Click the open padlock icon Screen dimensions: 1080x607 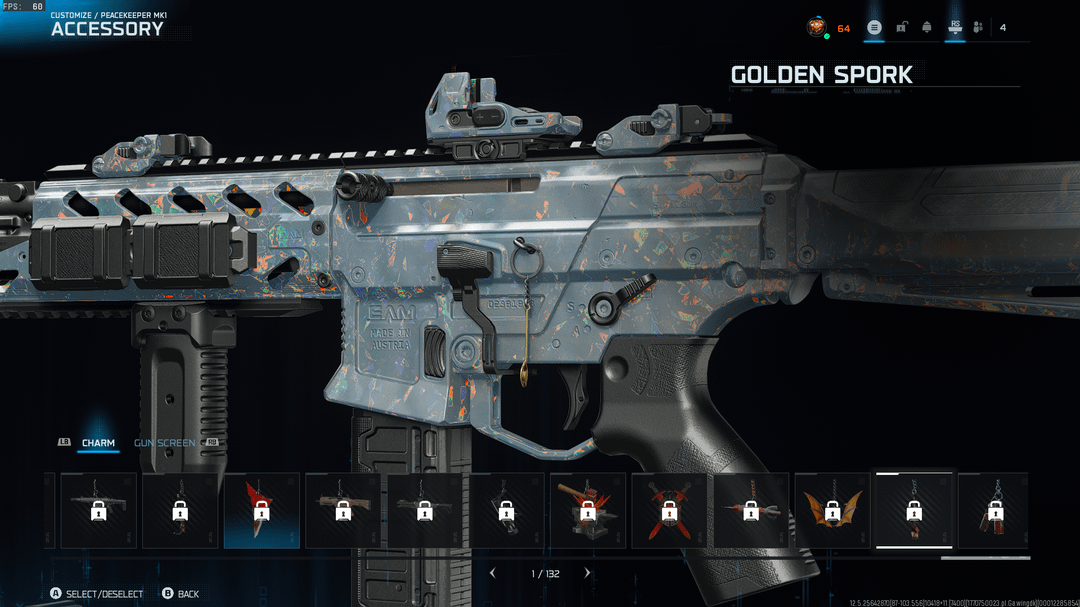pos(901,27)
